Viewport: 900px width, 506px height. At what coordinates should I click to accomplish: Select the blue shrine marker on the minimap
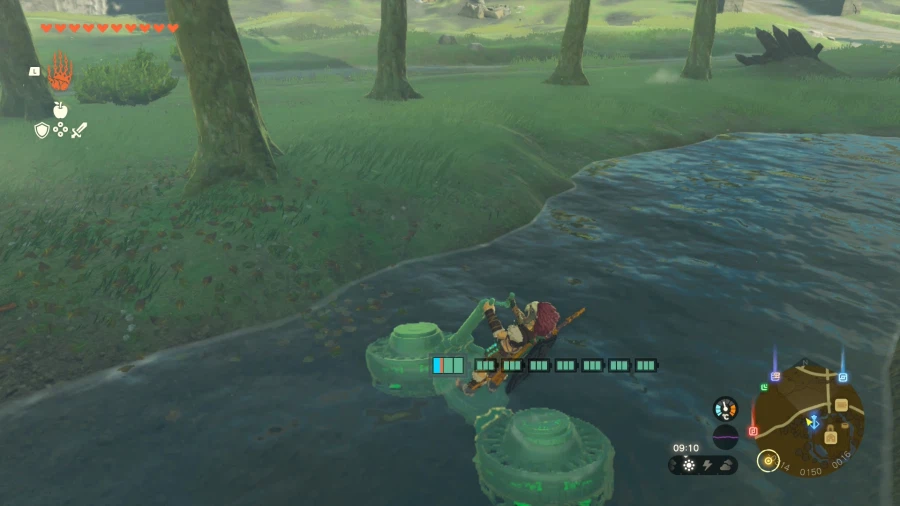[843, 378]
